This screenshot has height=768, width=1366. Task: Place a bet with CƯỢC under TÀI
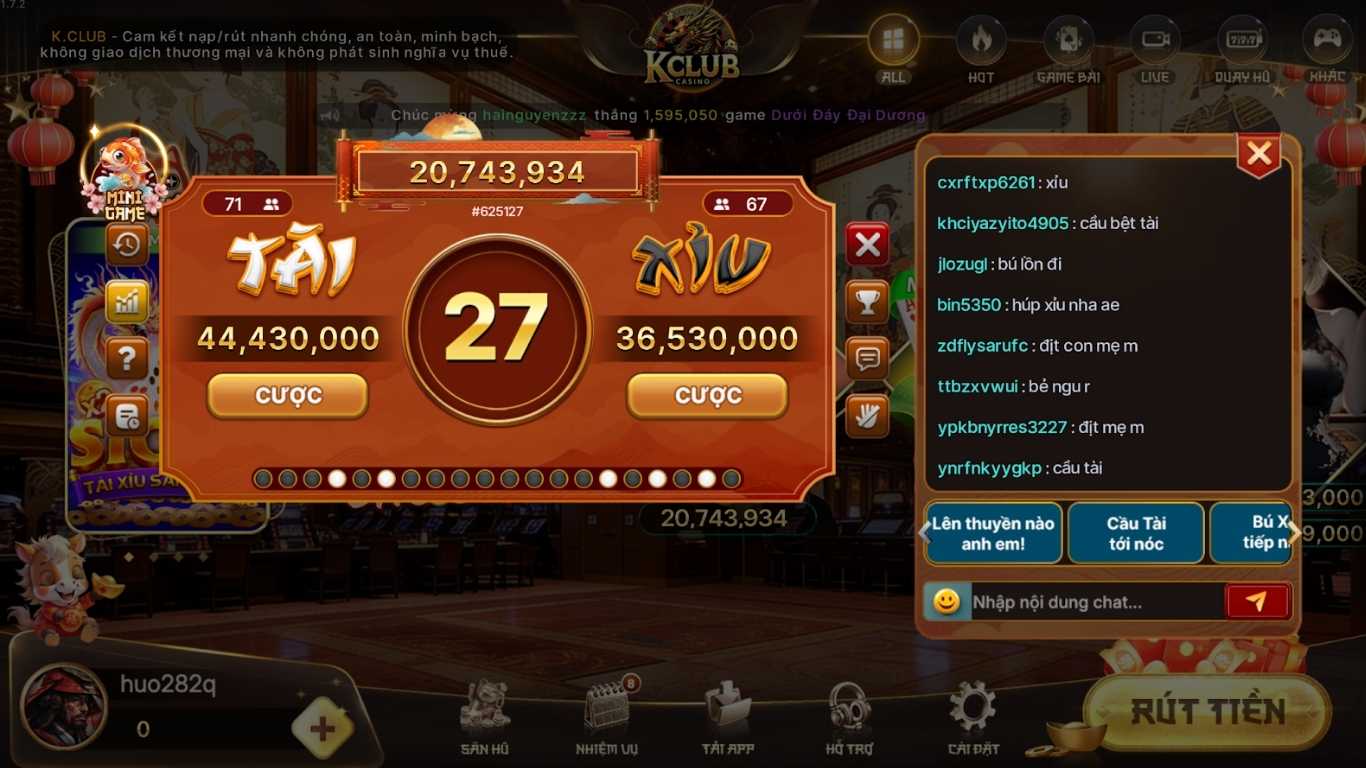(x=287, y=394)
